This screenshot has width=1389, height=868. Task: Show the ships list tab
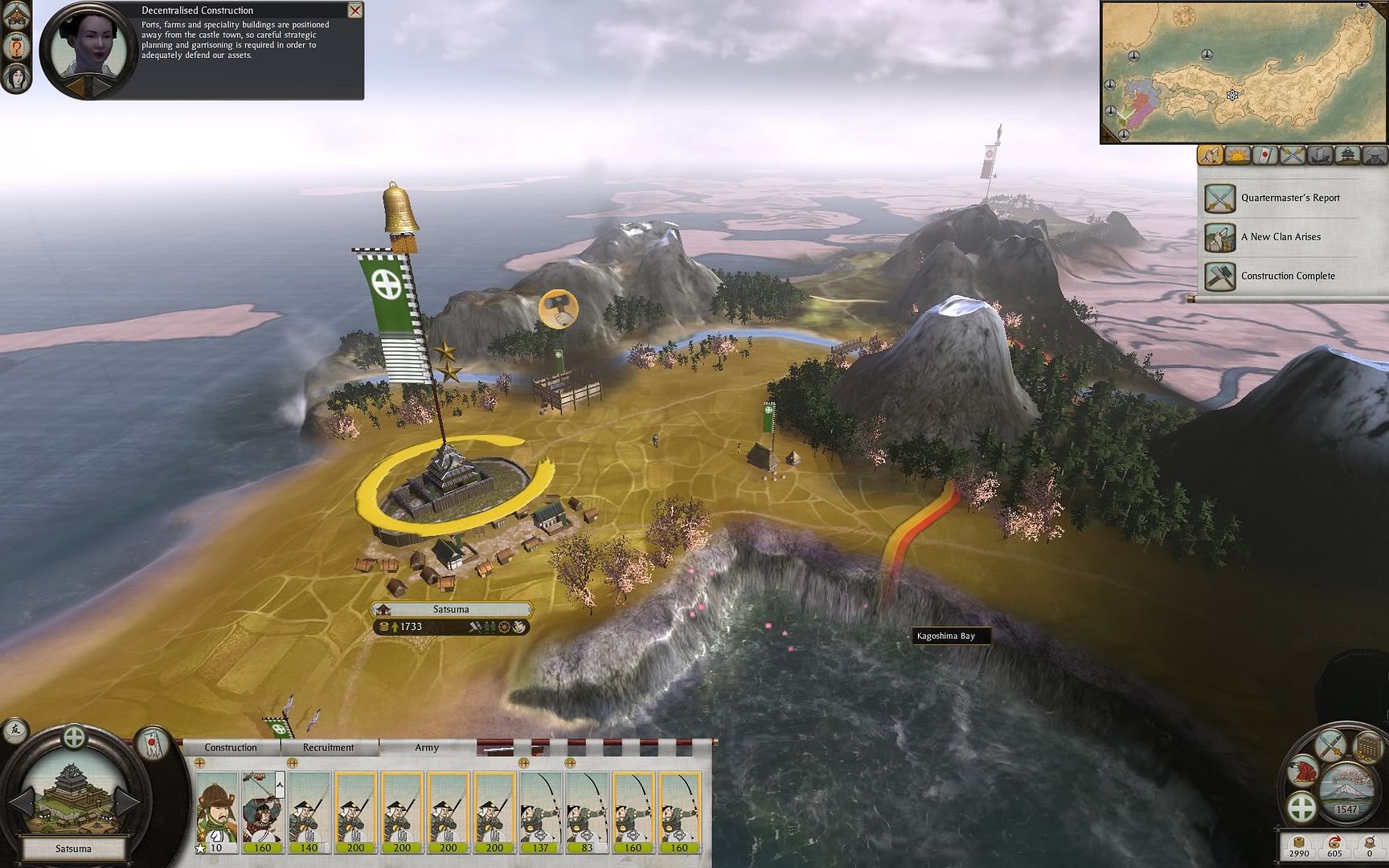[1319, 155]
